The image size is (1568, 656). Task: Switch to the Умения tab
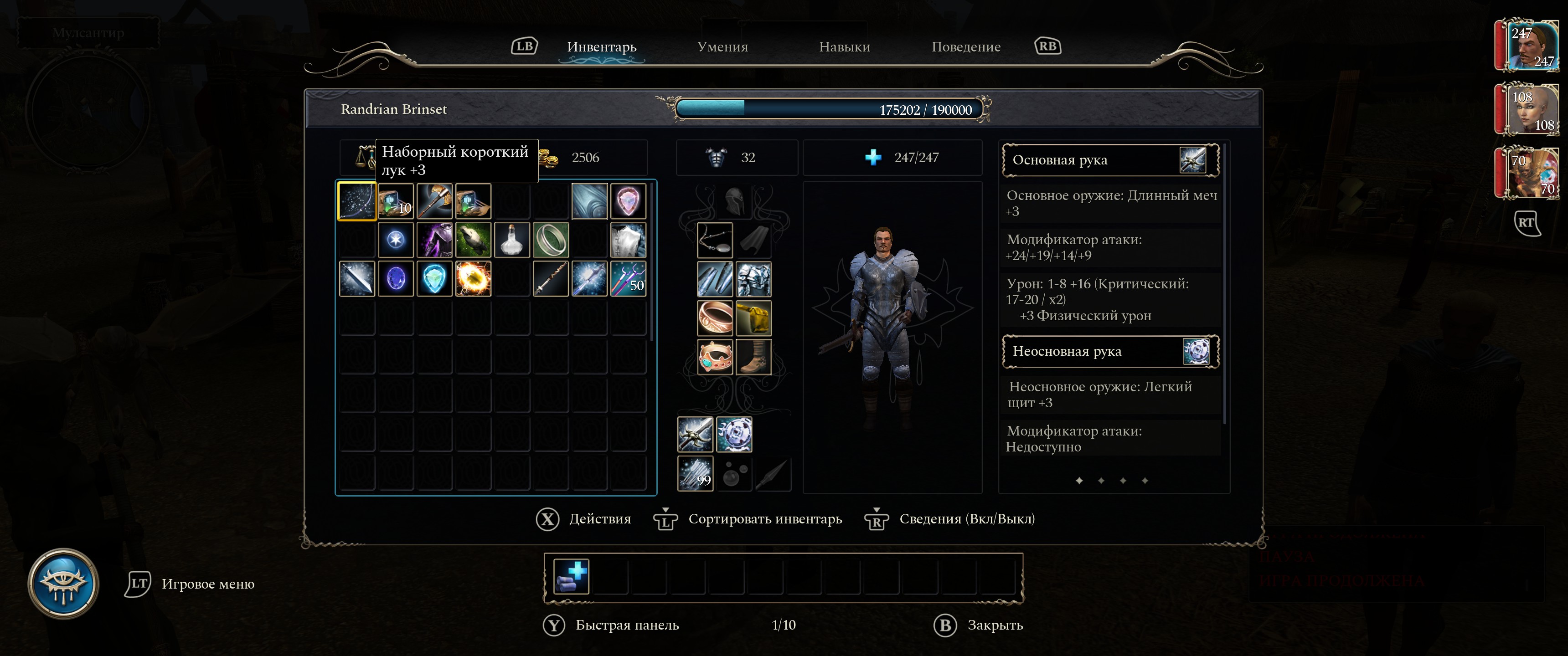pos(722,47)
